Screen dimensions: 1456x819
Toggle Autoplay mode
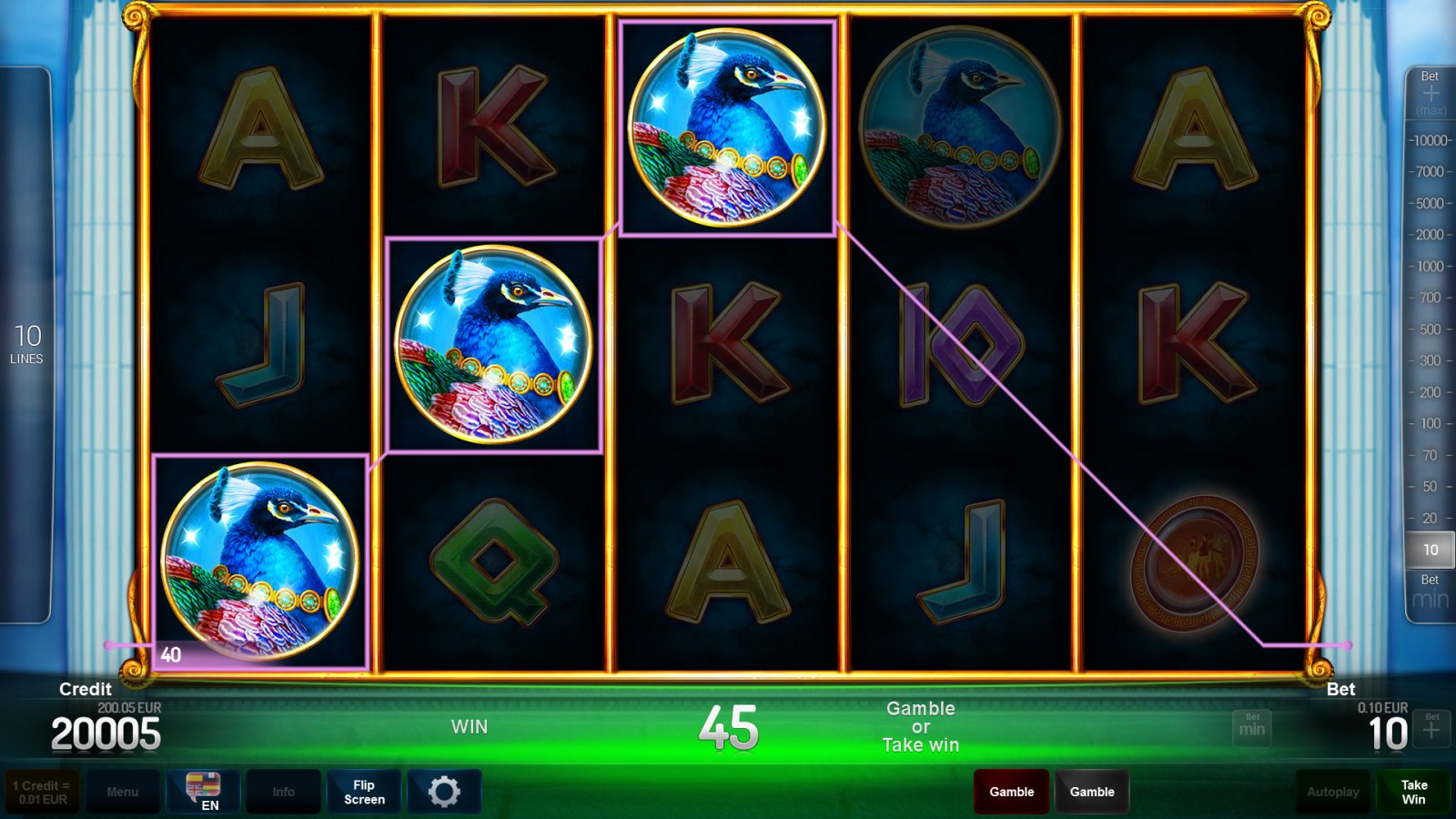point(1332,791)
